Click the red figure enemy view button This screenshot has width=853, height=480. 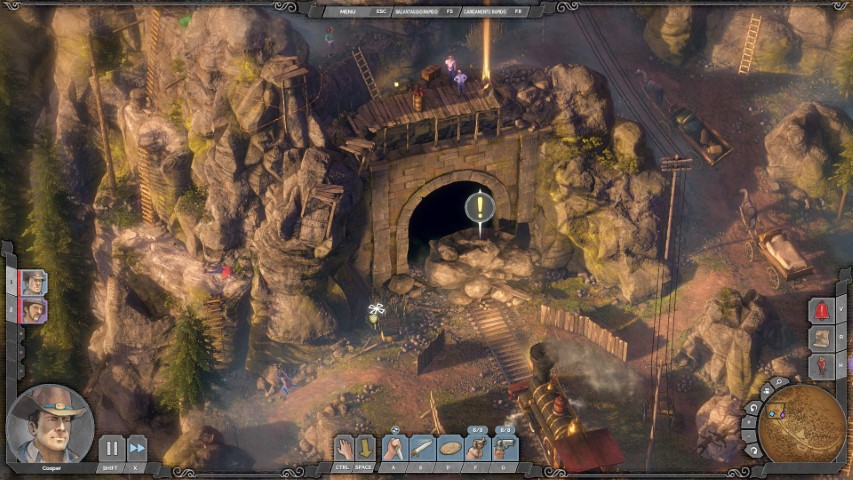point(822,366)
